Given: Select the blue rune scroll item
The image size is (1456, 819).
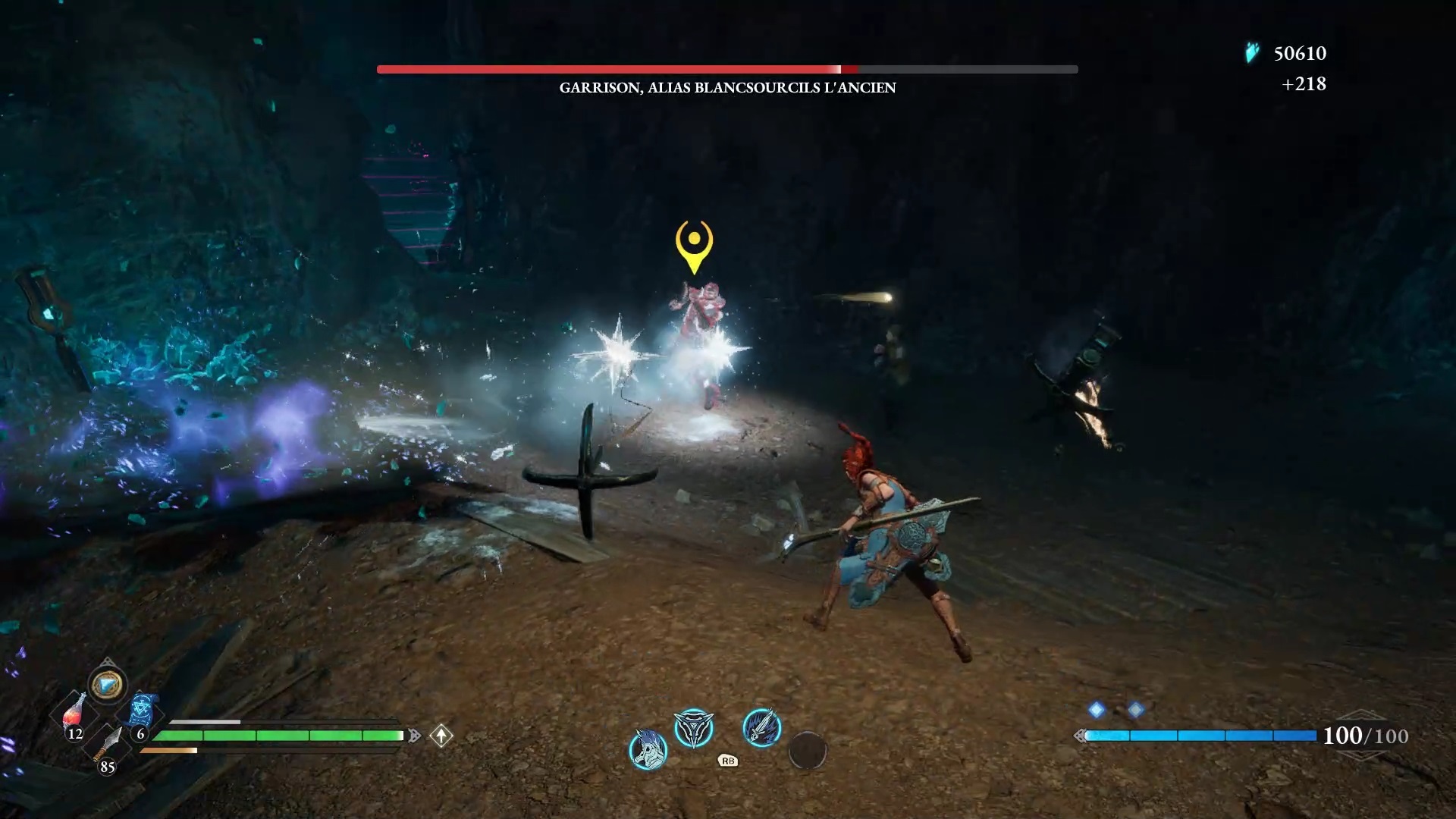Looking at the screenshot, I should click(142, 711).
